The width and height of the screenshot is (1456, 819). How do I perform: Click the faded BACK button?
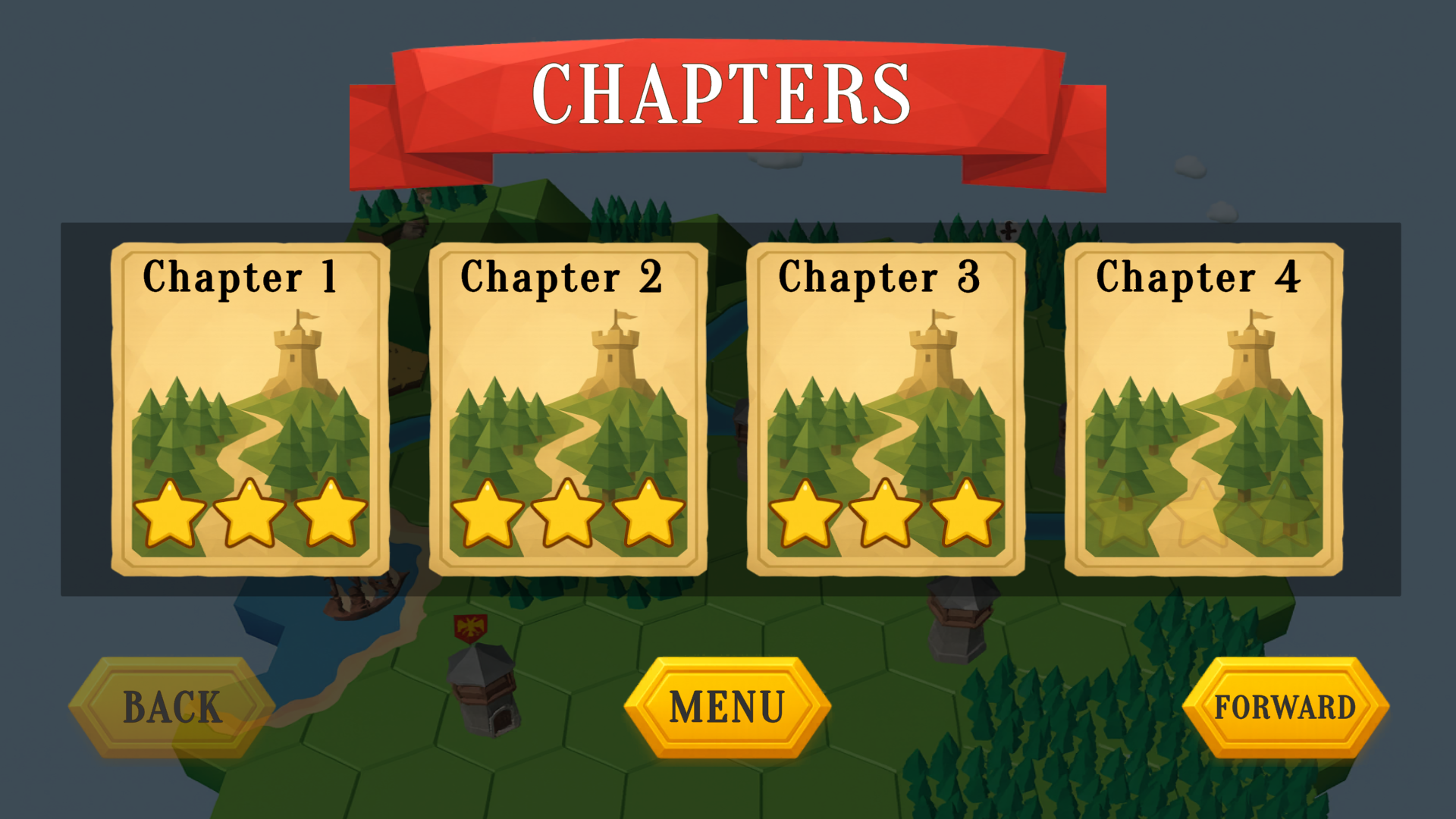click(172, 708)
